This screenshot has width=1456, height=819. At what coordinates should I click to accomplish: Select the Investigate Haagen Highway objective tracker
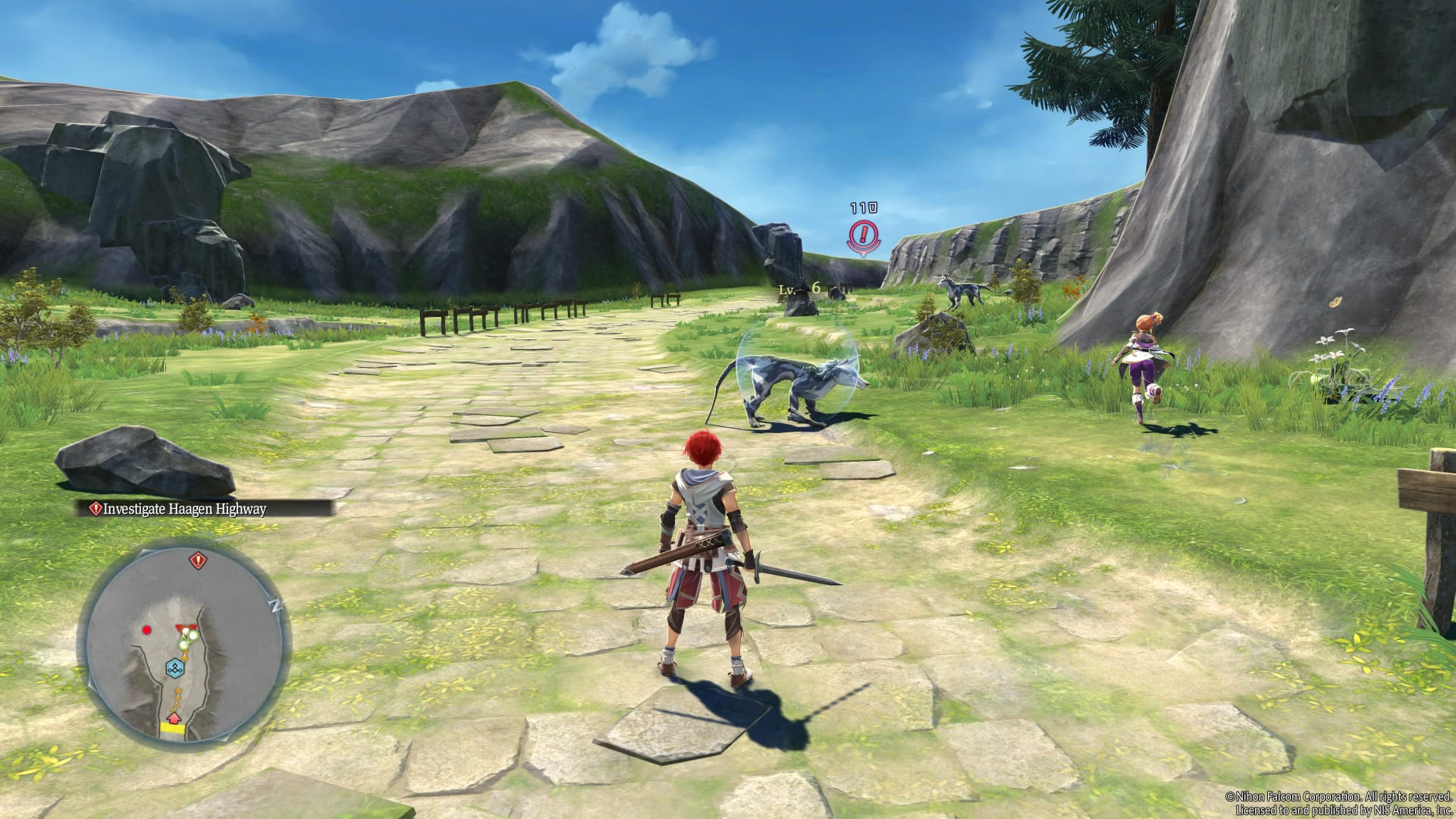pos(179,509)
